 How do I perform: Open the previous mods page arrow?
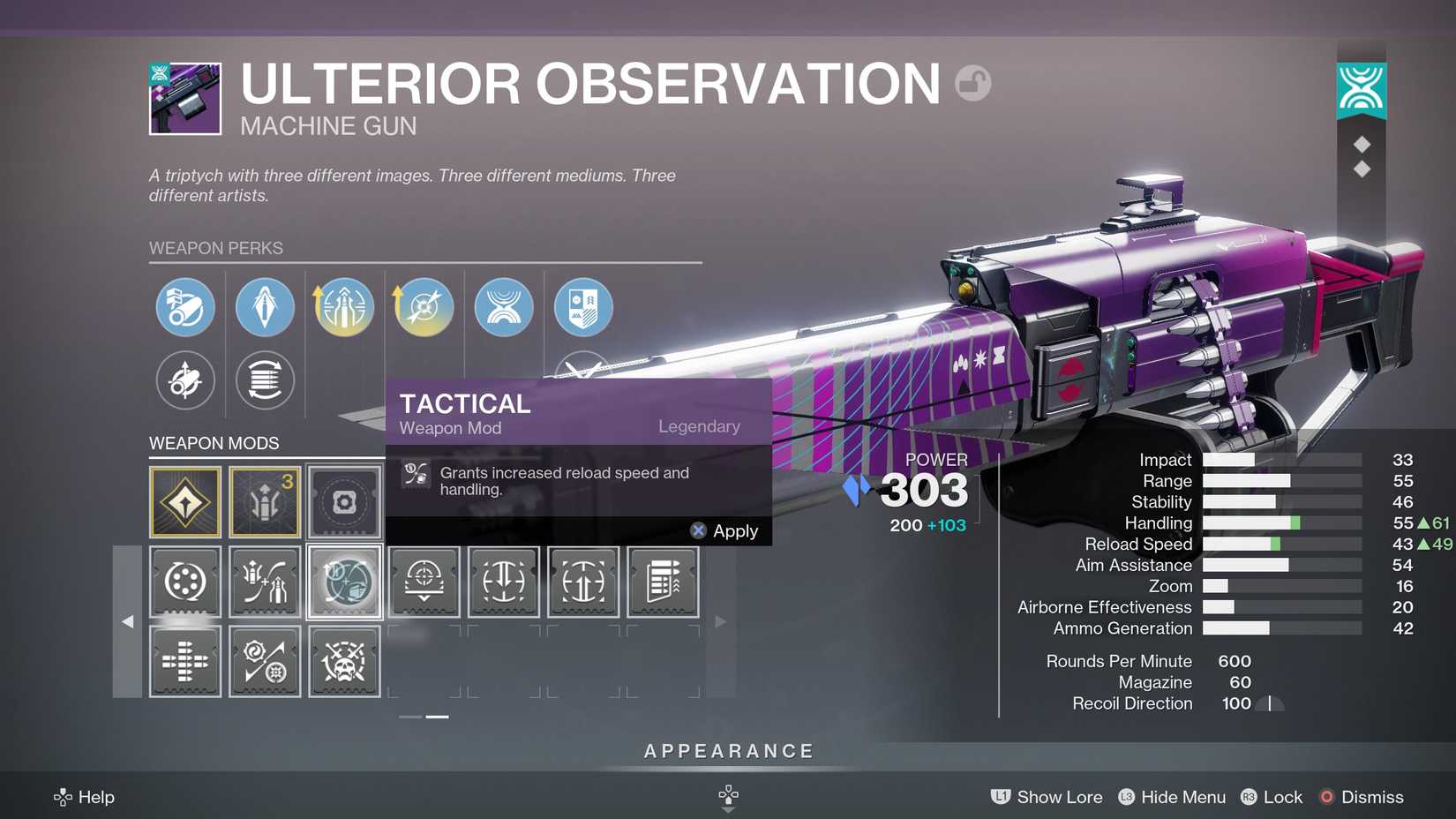point(128,621)
